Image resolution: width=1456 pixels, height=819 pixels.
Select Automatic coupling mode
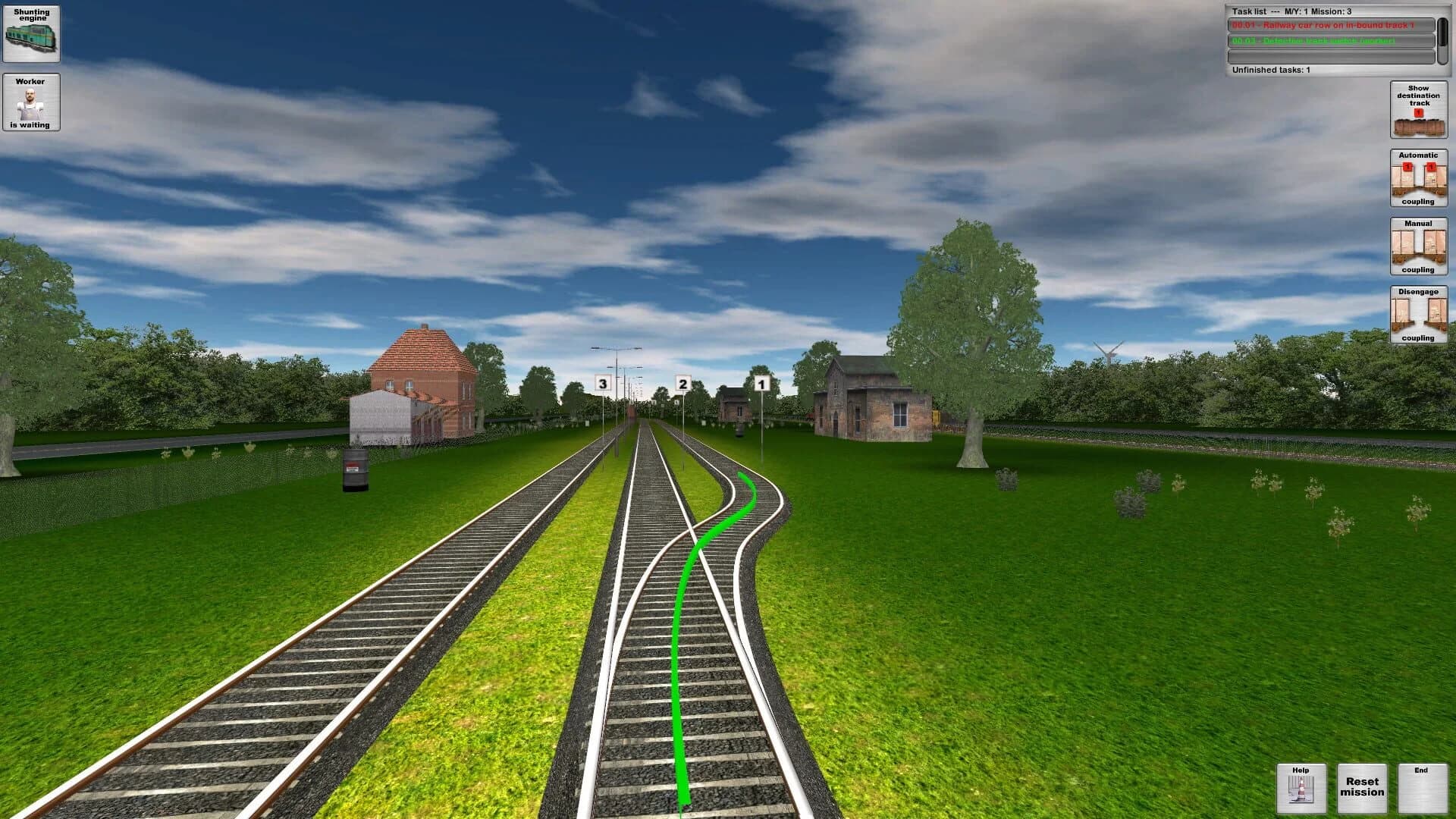pos(1418,178)
